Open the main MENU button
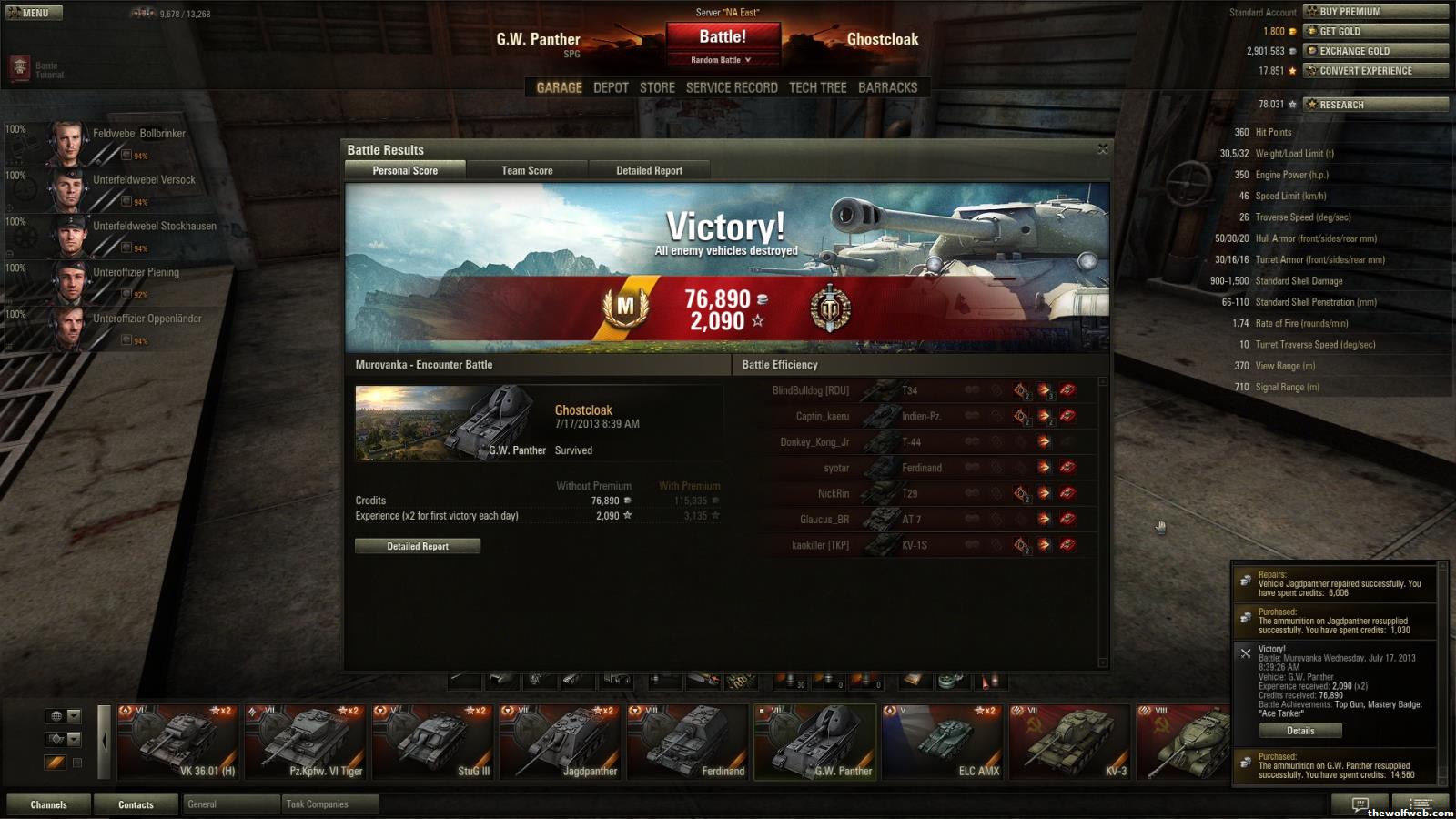 coord(34,13)
